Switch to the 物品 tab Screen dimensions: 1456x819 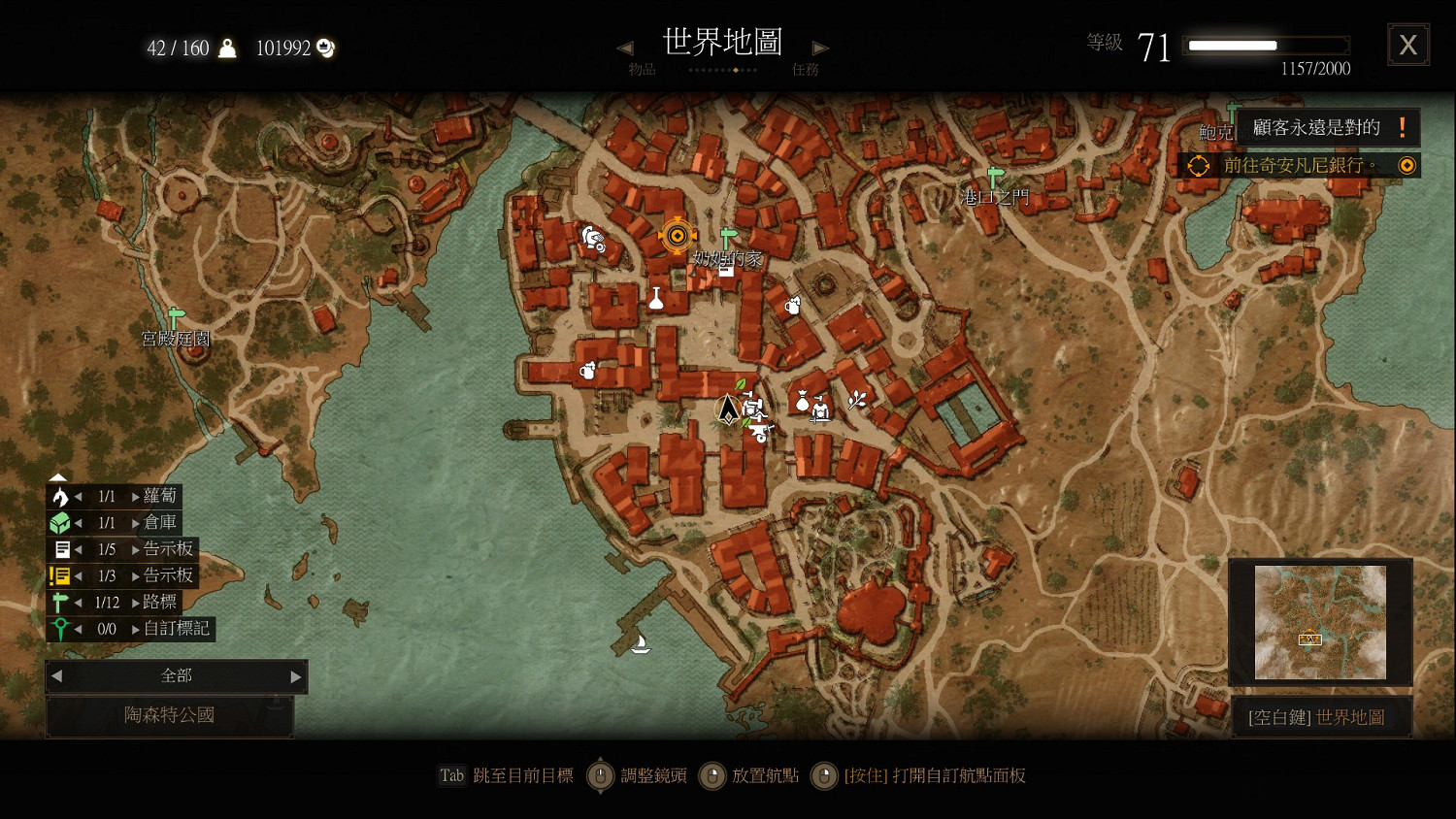point(642,68)
